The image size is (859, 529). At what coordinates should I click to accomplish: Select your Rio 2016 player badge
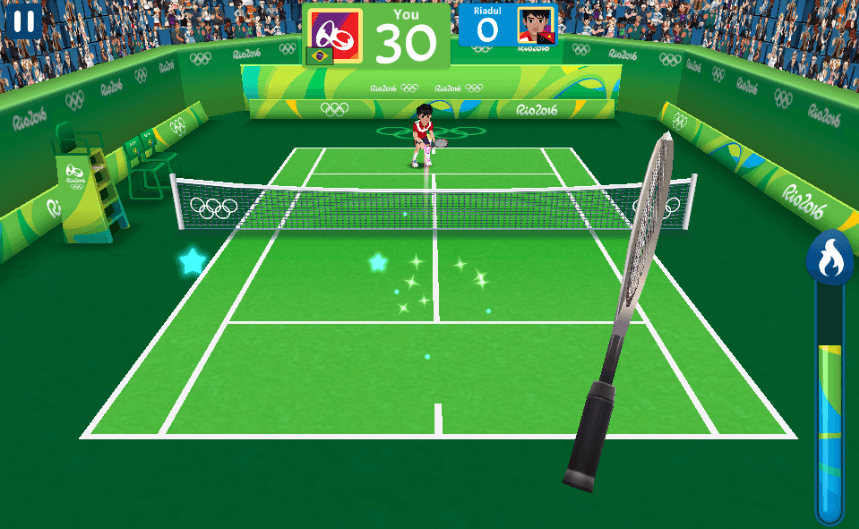(x=334, y=31)
